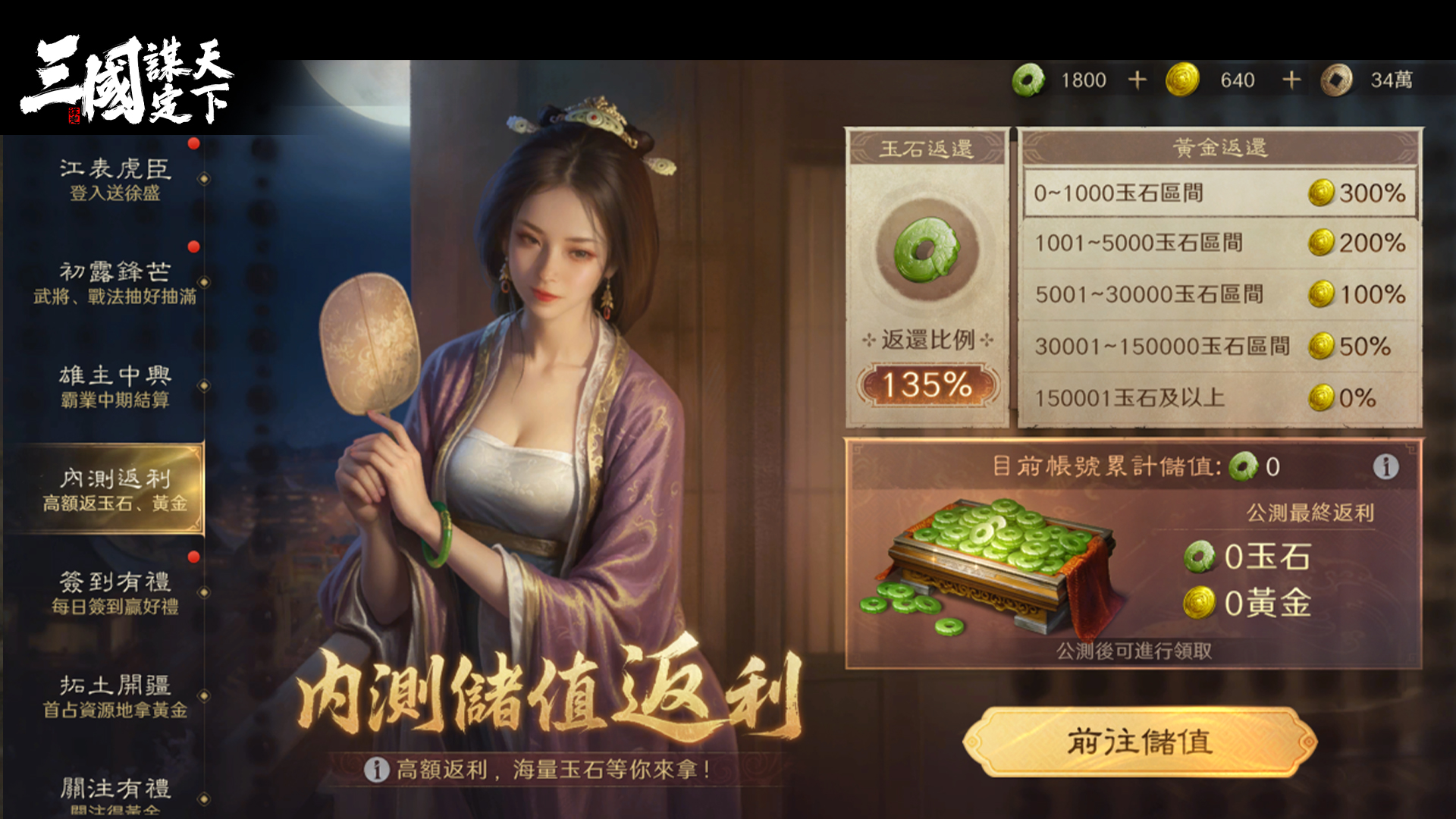Switch to 簽到有禮 daily sign-in tab

pos(114,592)
